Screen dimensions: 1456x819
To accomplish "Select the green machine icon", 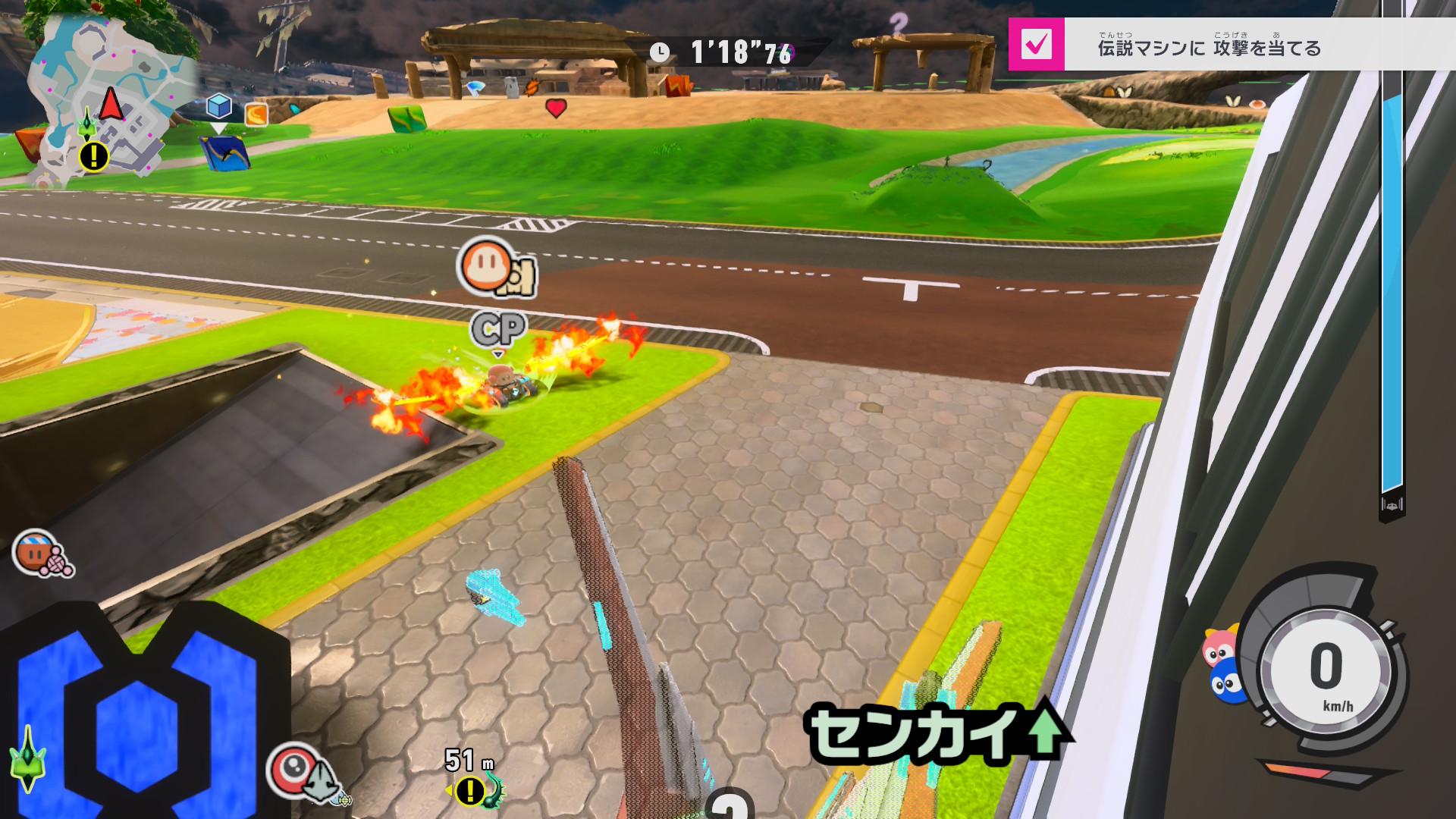I will coord(27,761).
